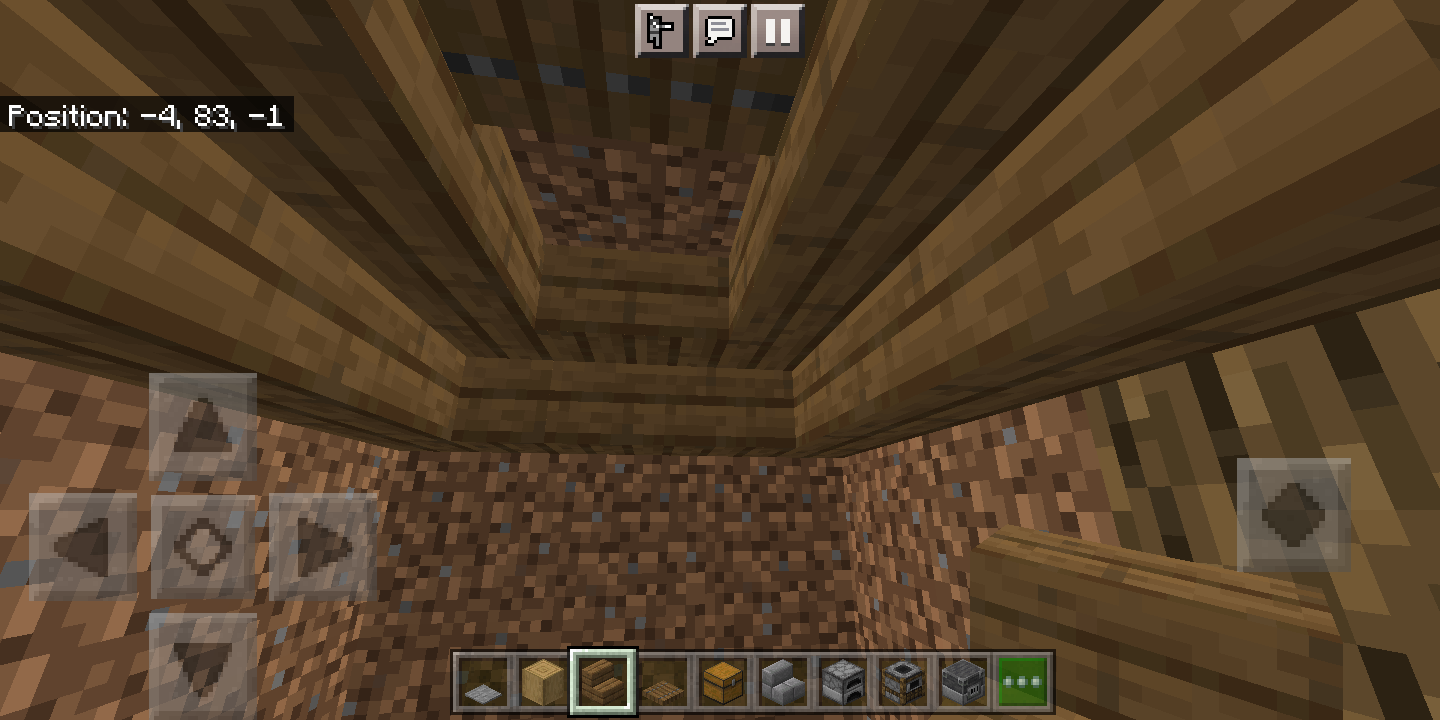This screenshot has width=1440, height=720.
Task: Click the Position coordinates display
Action: [x=146, y=116]
